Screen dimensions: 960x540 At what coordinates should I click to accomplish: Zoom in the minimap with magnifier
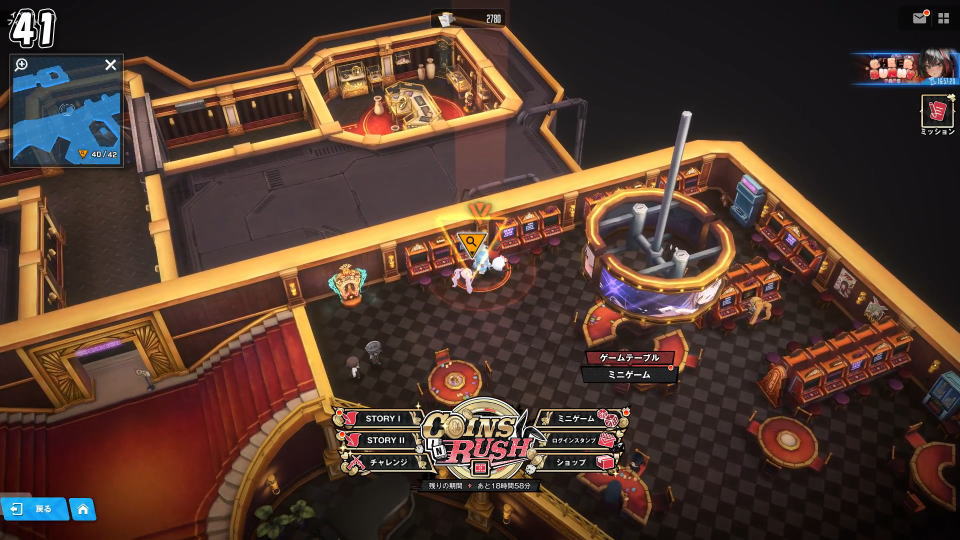(22, 65)
